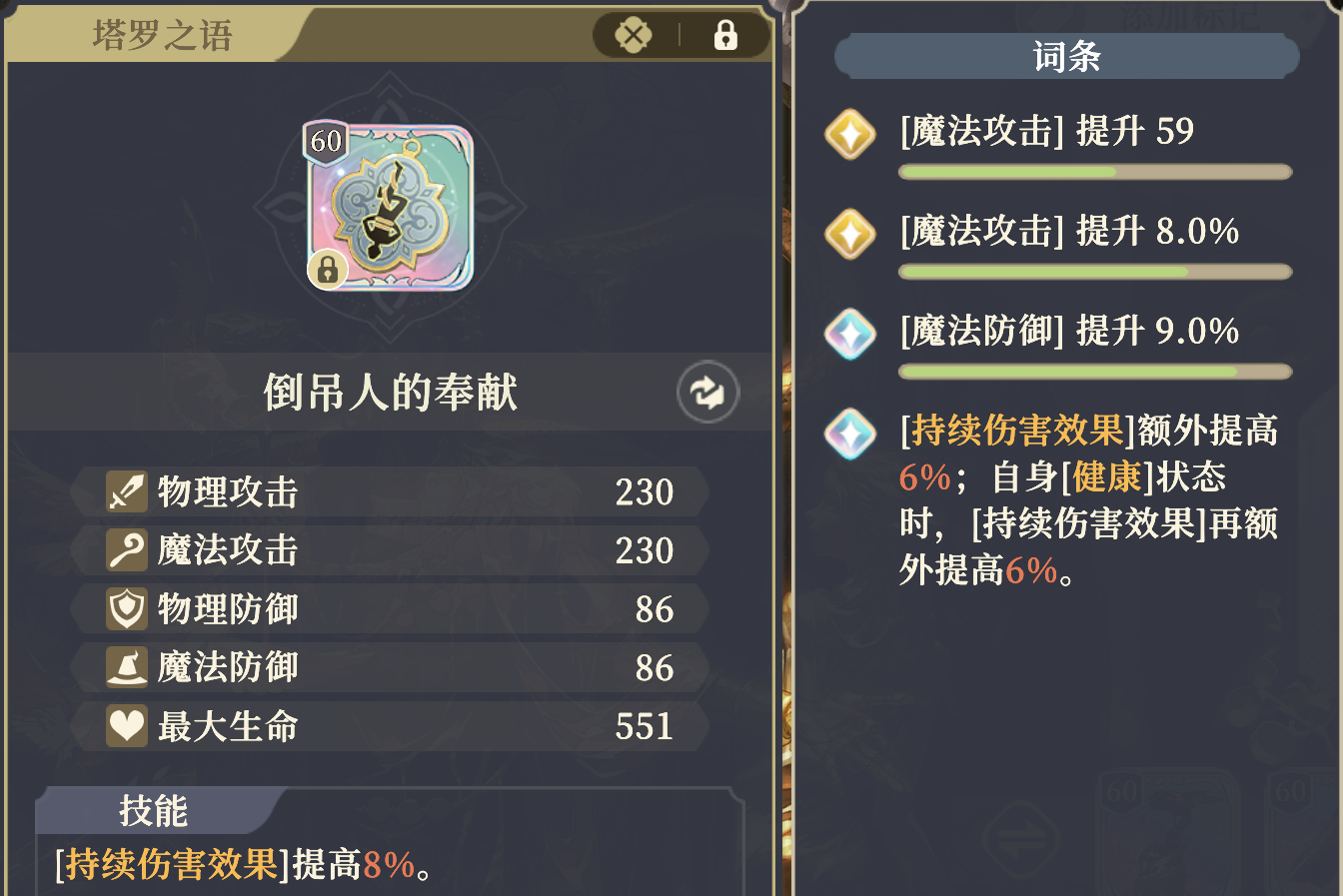Click the X dismiss toggle beside the lock
This screenshot has width=1343, height=896.
(631, 35)
